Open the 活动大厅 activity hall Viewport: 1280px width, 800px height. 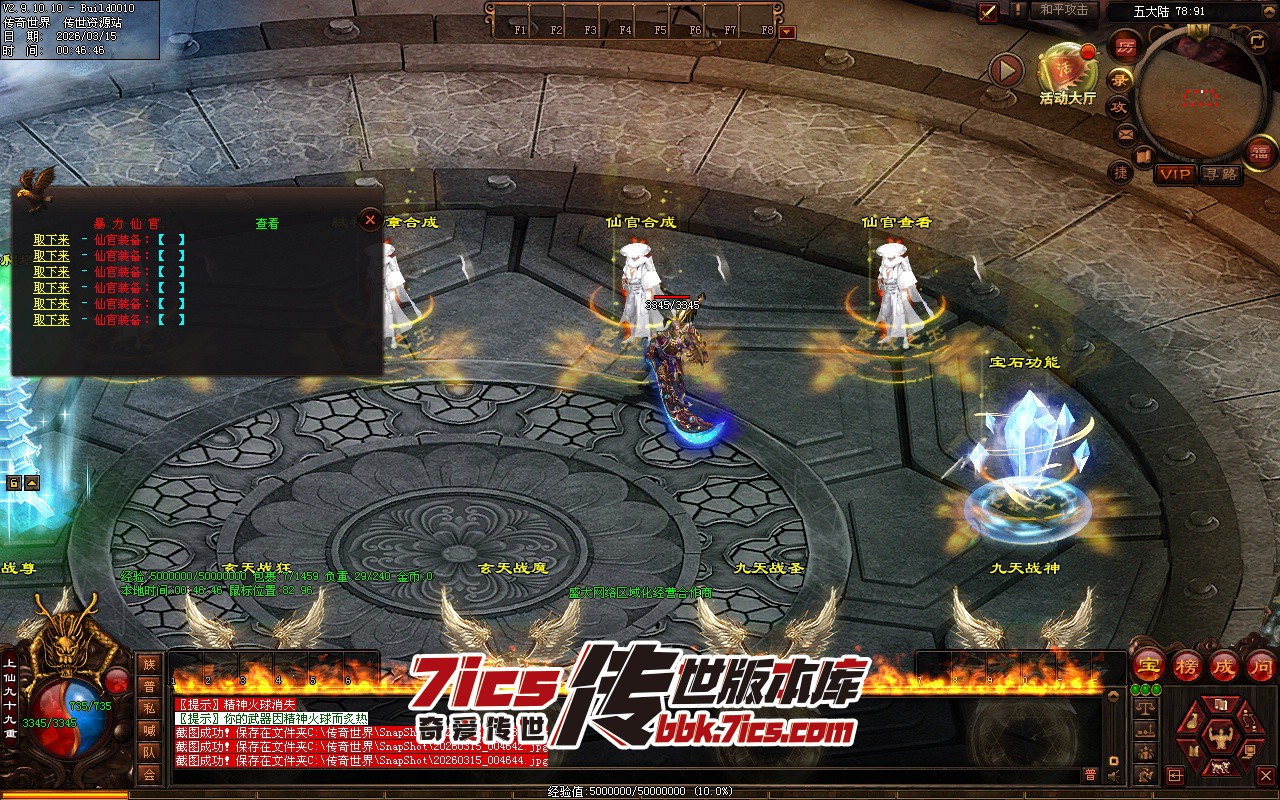1066,70
